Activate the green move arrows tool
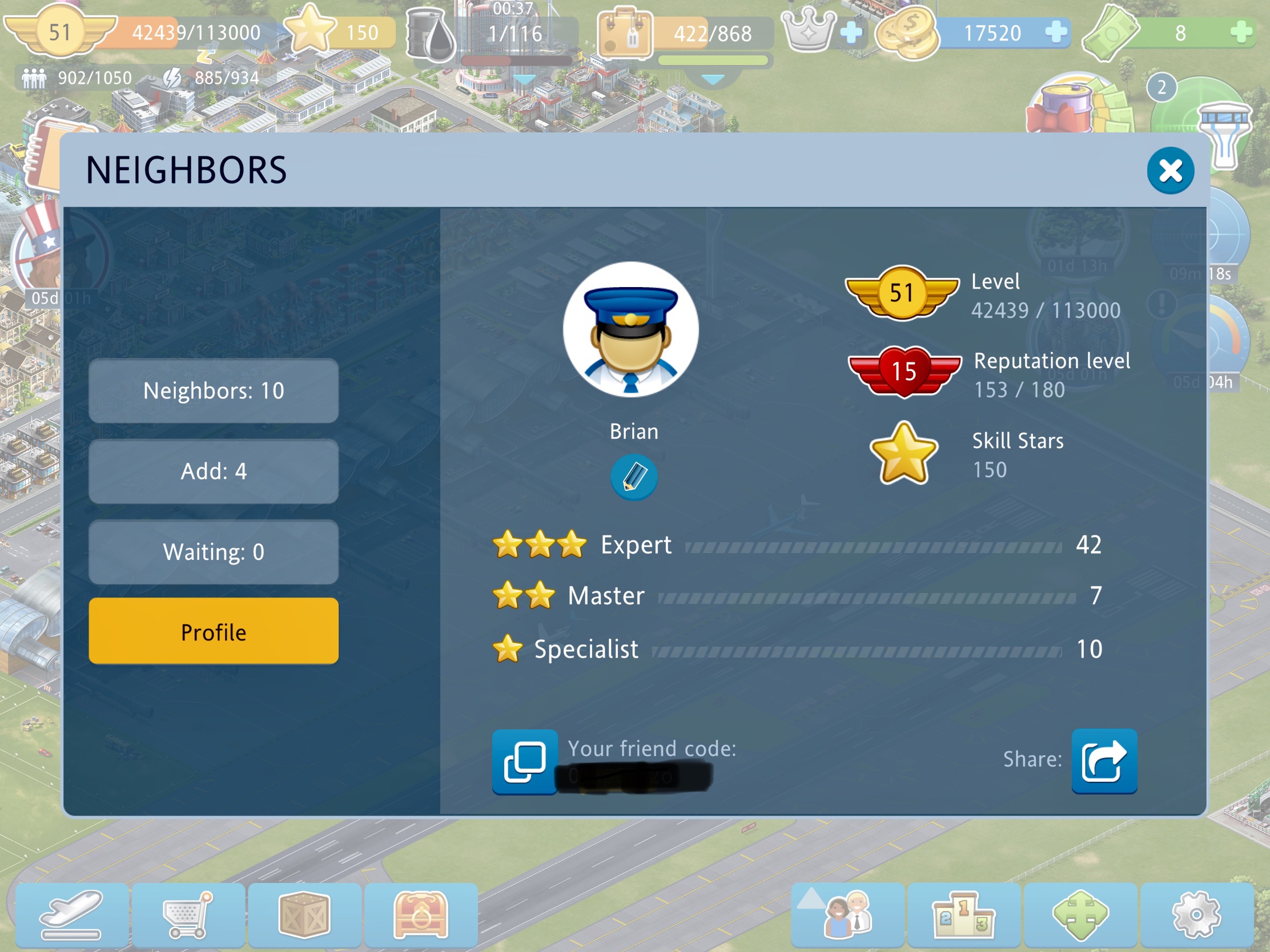Image resolution: width=1270 pixels, height=952 pixels. pyautogui.click(x=1080, y=915)
